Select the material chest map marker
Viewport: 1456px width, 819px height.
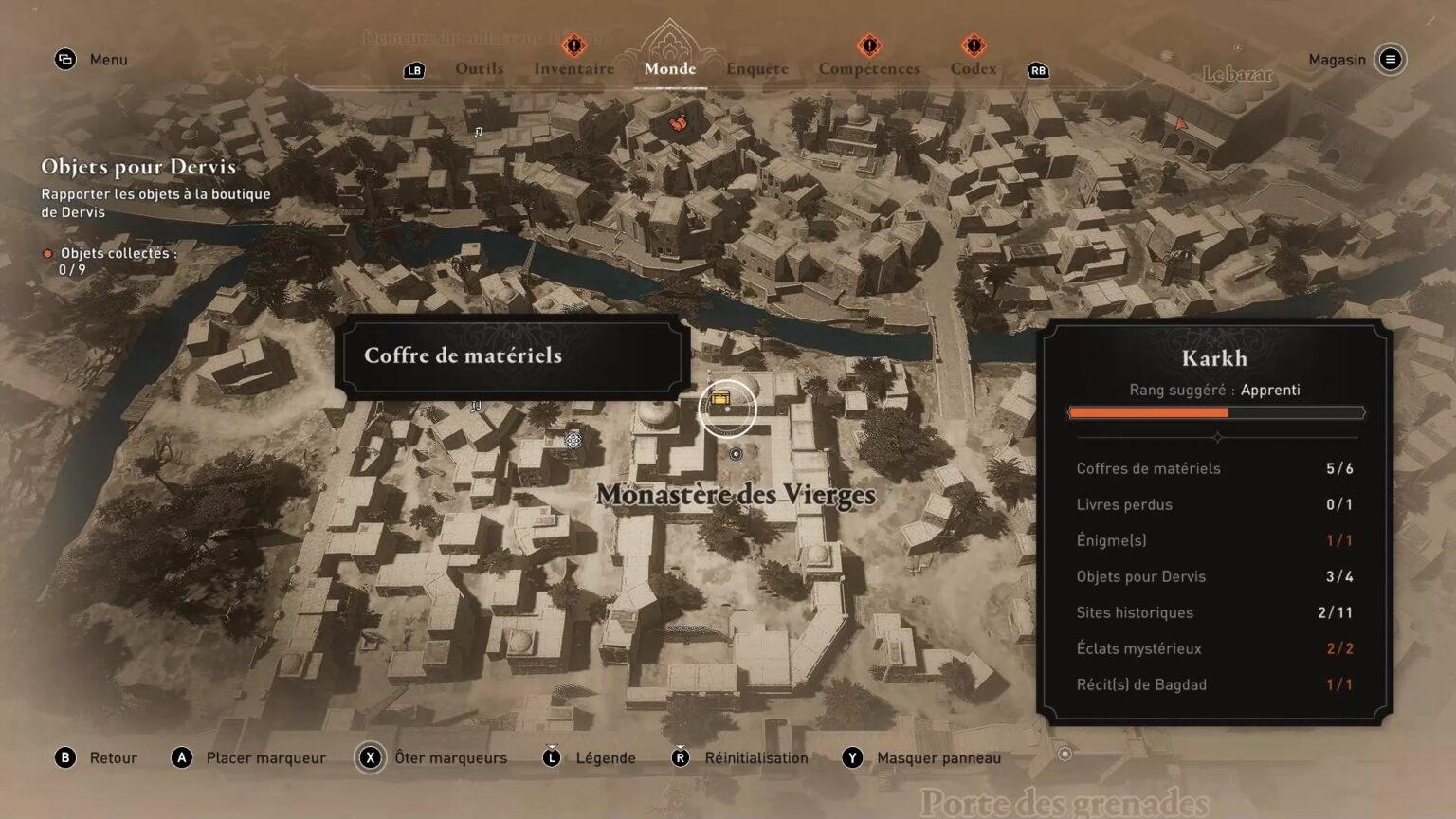(721, 399)
